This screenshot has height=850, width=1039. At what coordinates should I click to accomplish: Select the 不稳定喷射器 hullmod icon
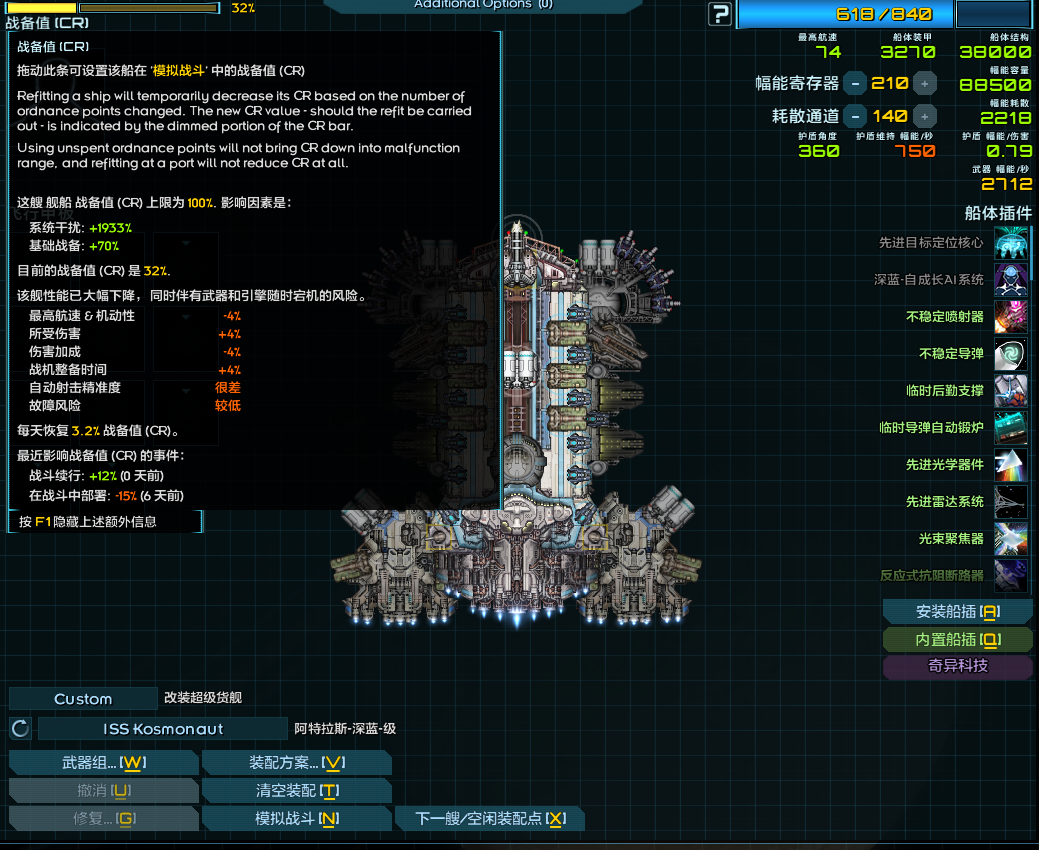point(1011,316)
